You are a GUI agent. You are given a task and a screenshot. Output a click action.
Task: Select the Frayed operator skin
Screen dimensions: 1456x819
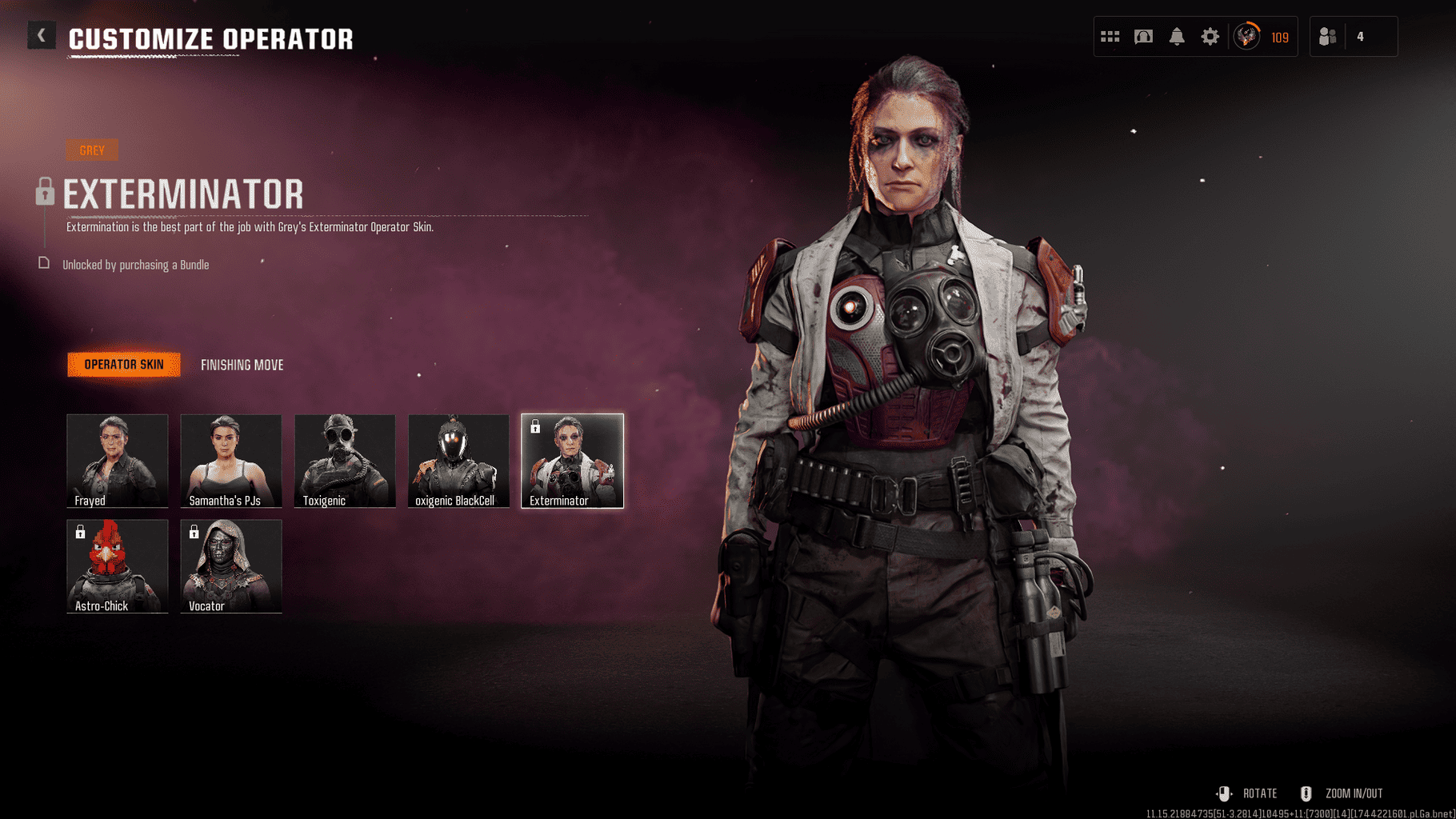click(x=118, y=460)
